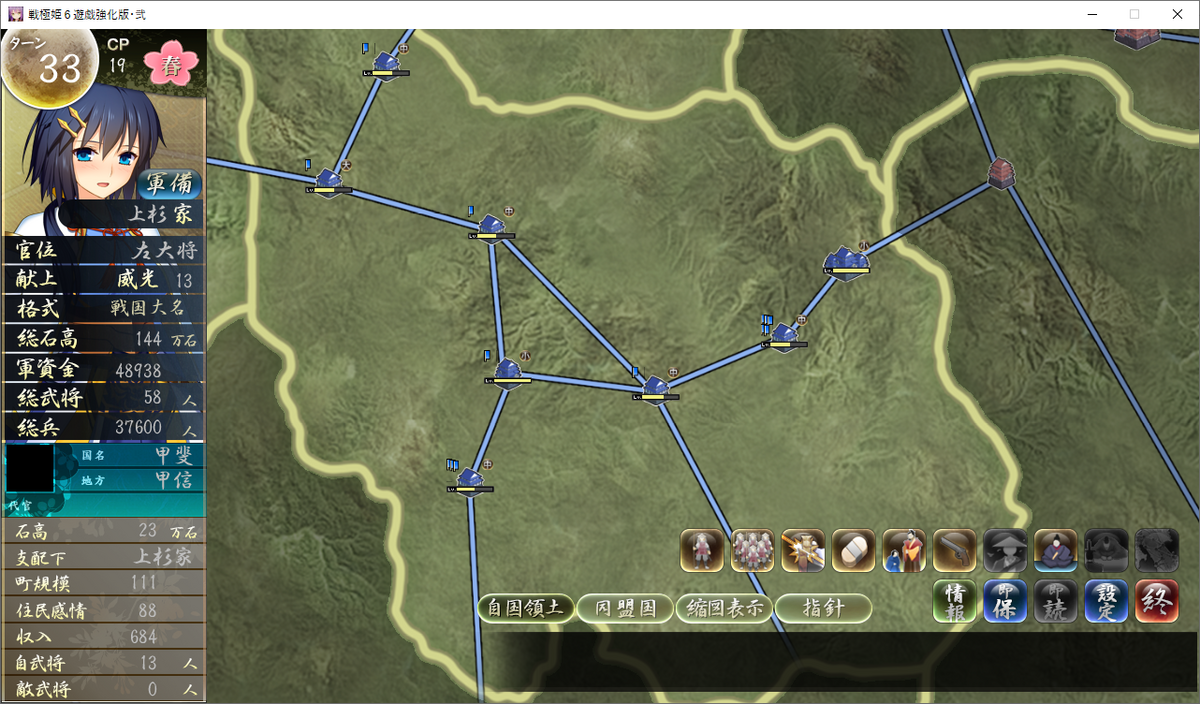Select the 自国領土 (own territory) filter
This screenshot has width=1200, height=704.
(525, 608)
